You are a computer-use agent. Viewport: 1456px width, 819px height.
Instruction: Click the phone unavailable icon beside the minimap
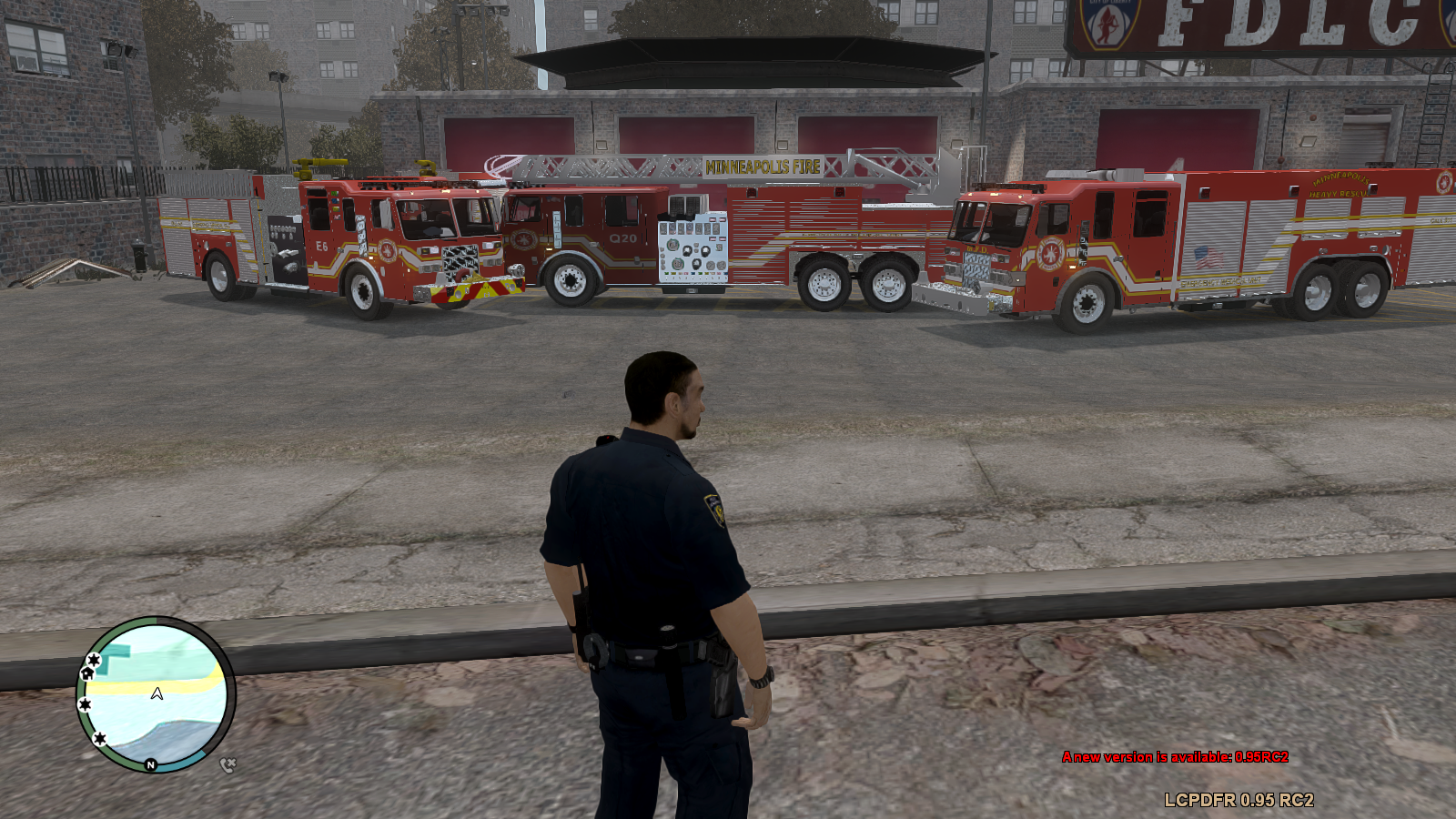[x=227, y=765]
